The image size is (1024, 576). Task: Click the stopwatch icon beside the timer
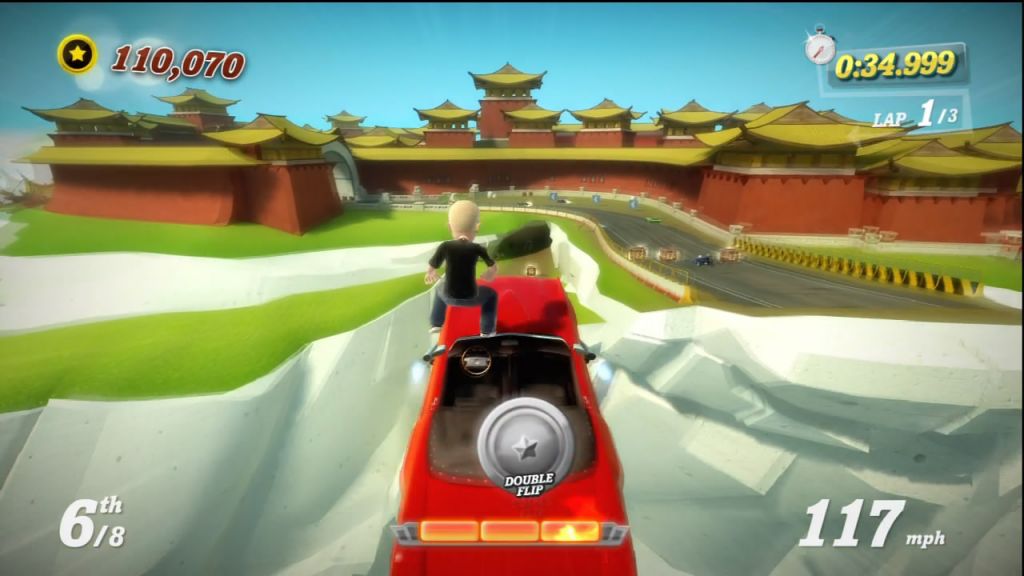tap(820, 46)
